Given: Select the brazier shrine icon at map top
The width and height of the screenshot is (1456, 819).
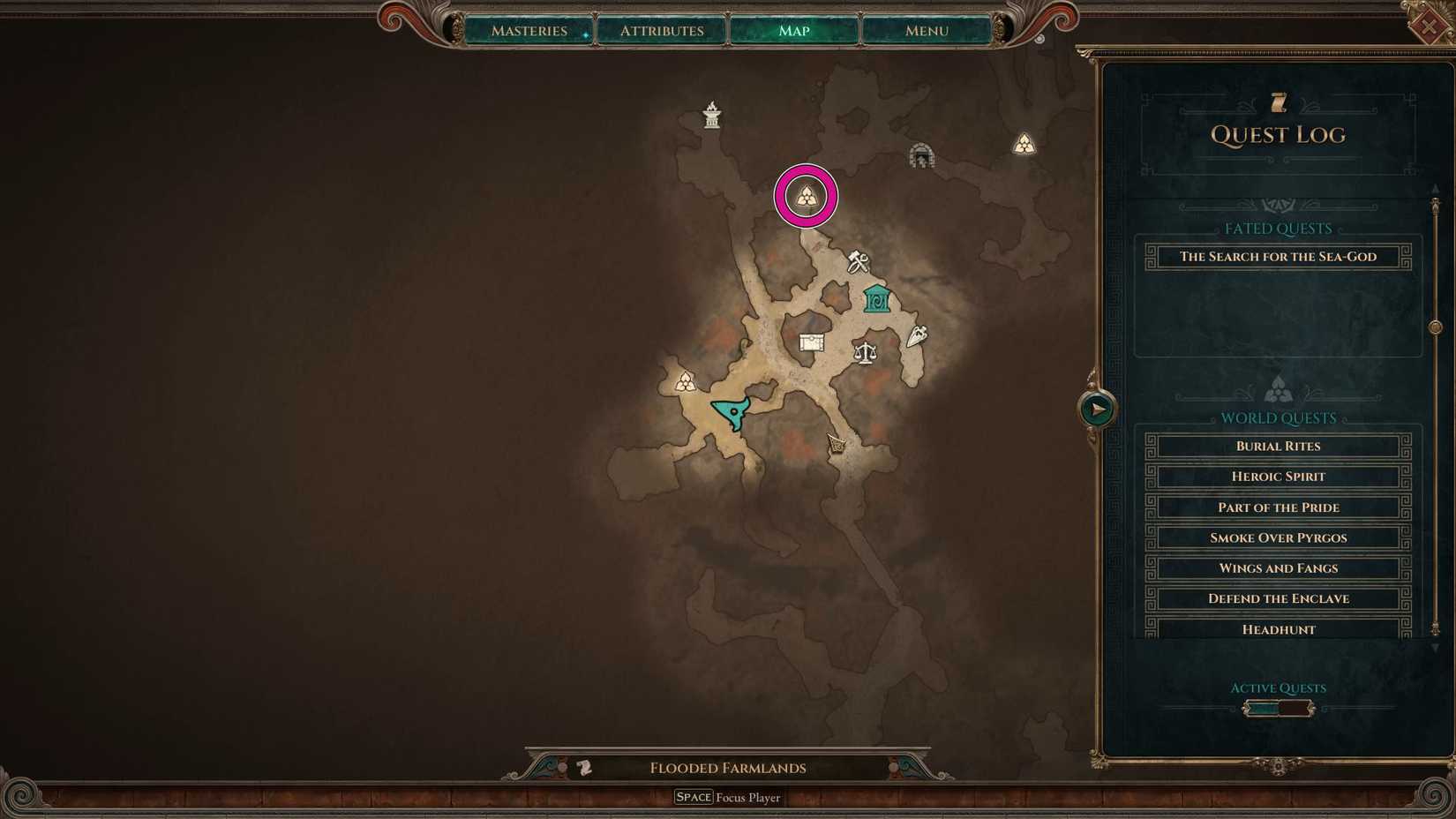Looking at the screenshot, I should (711, 115).
